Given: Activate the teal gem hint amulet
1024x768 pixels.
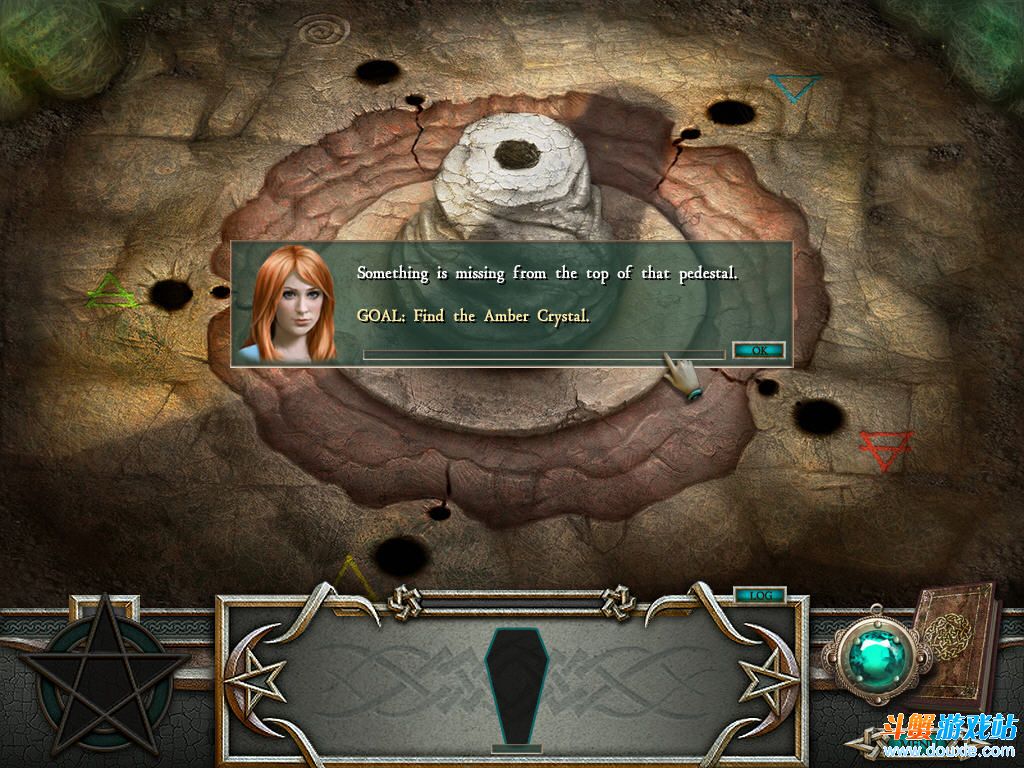Looking at the screenshot, I should (877, 655).
